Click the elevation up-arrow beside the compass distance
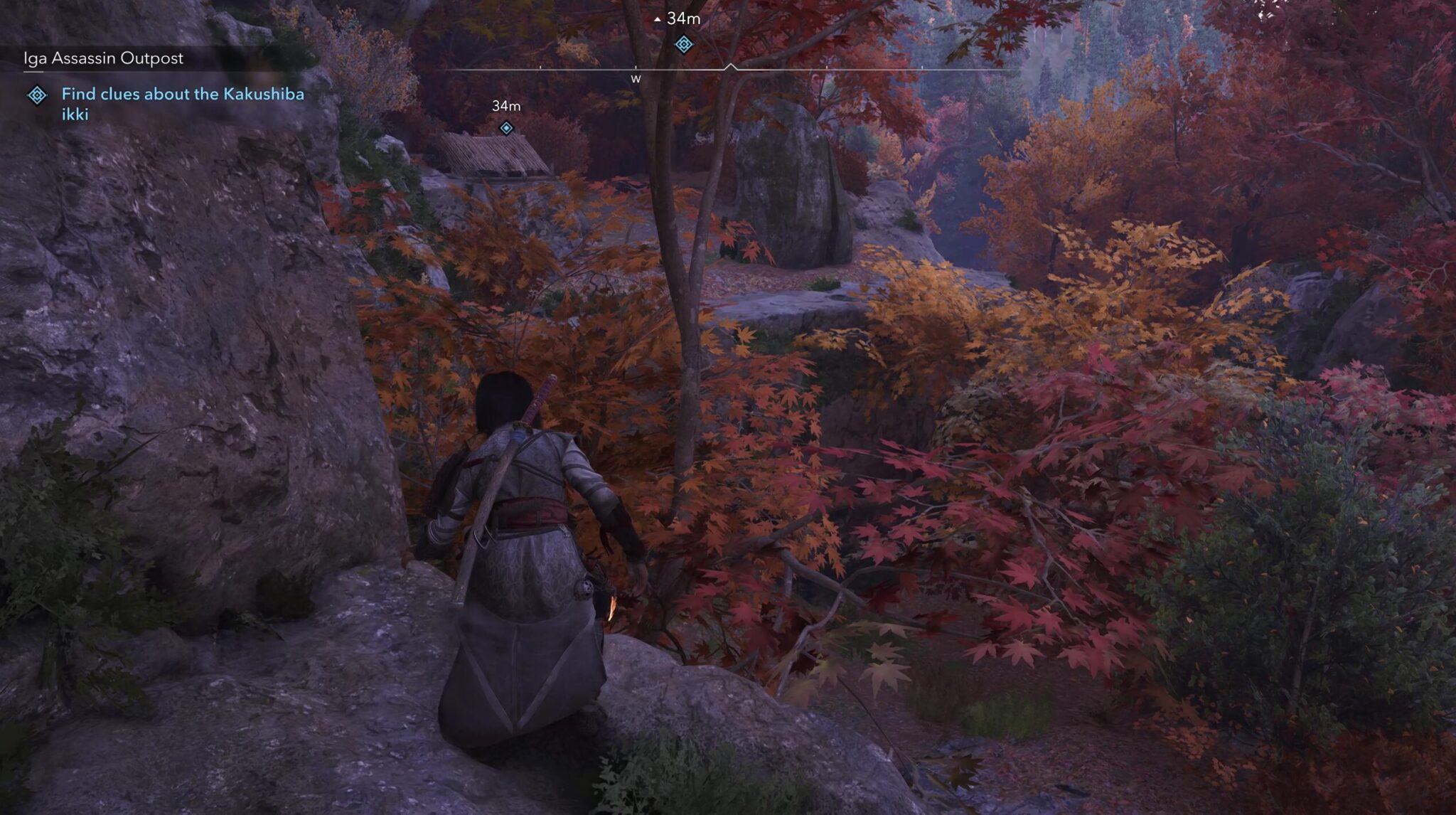 point(658,19)
